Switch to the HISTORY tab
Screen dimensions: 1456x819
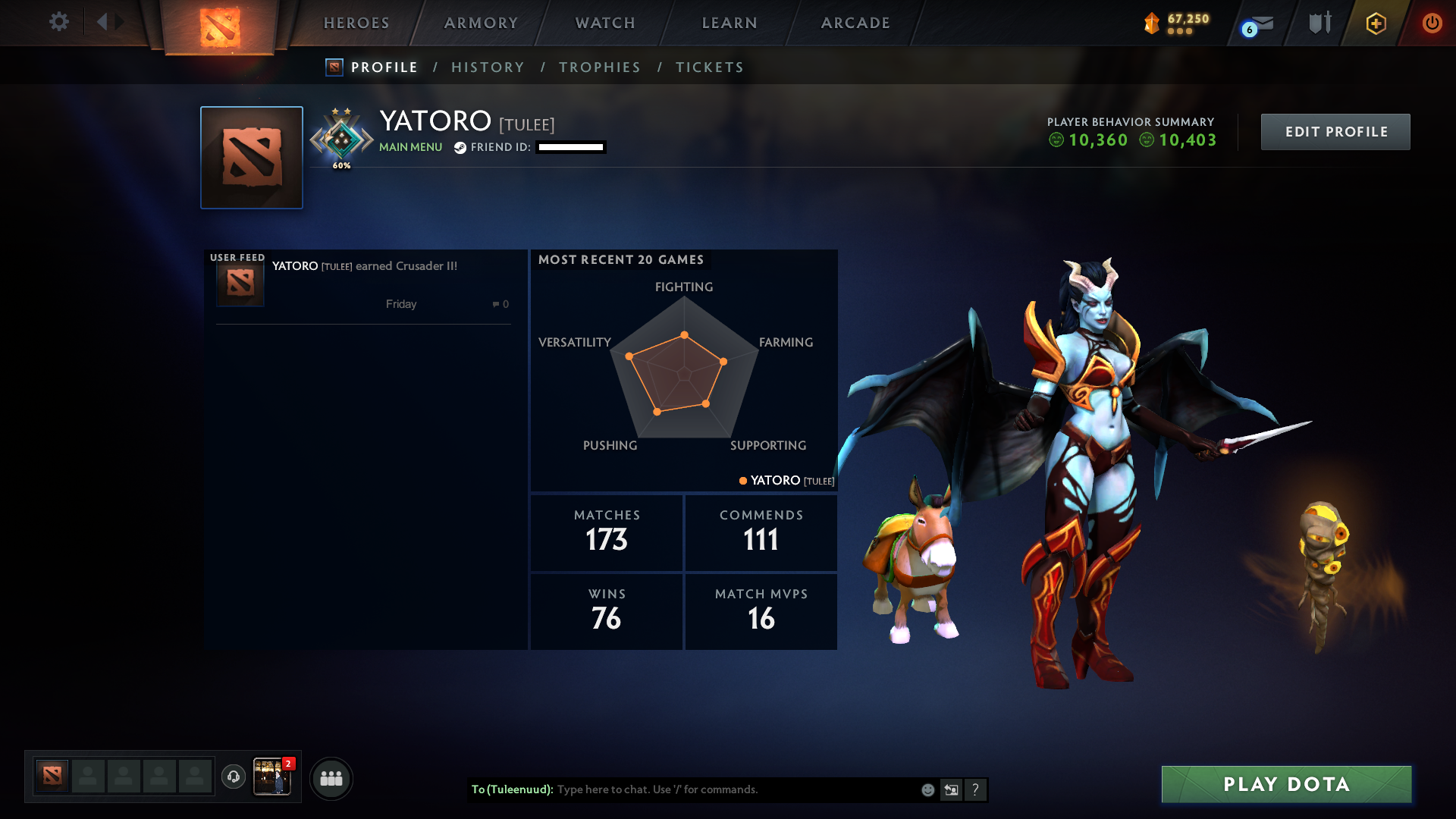click(x=488, y=67)
